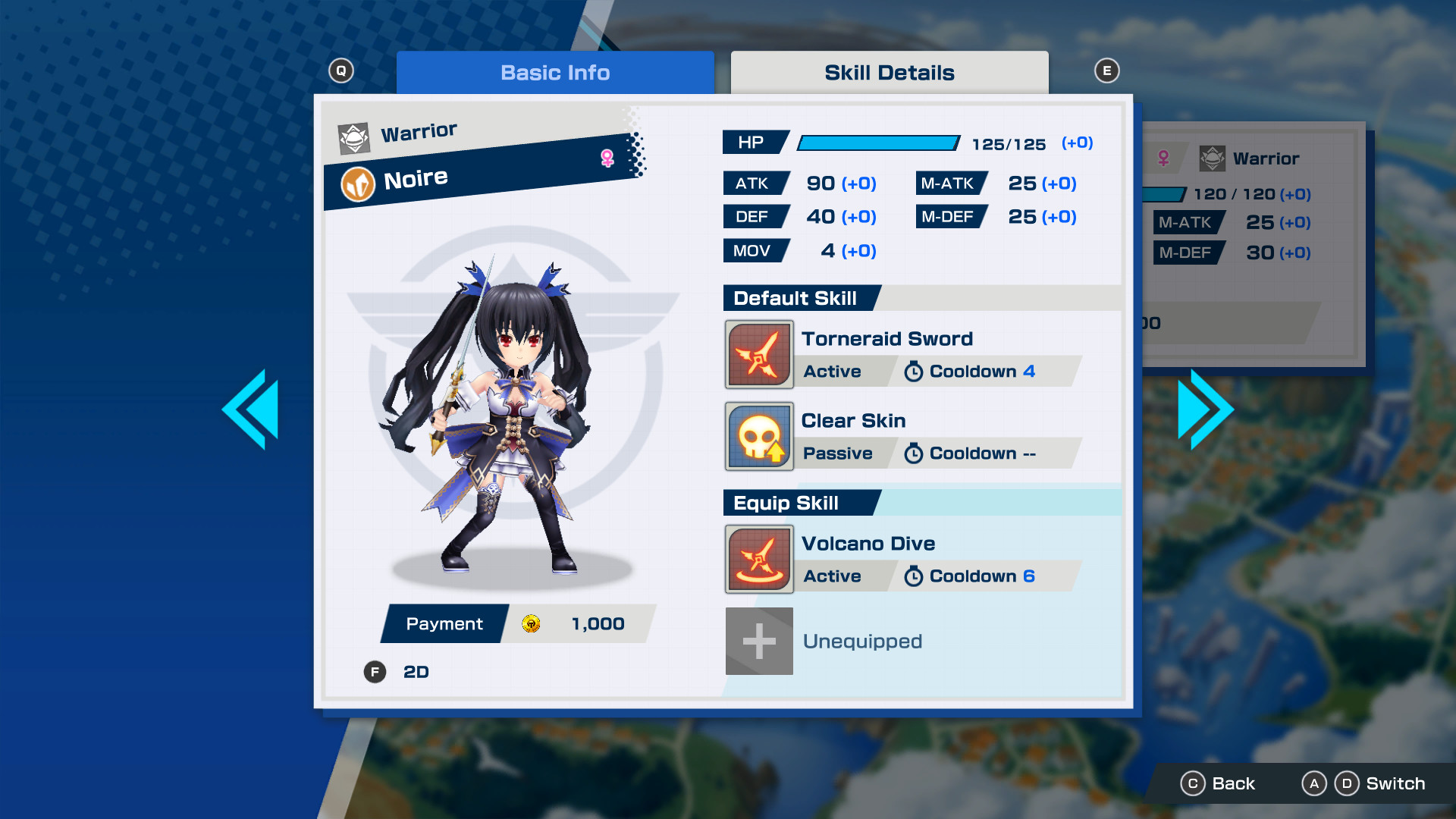
Task: Click the Warrior emblem on the right-side panel
Action: coord(1213,158)
